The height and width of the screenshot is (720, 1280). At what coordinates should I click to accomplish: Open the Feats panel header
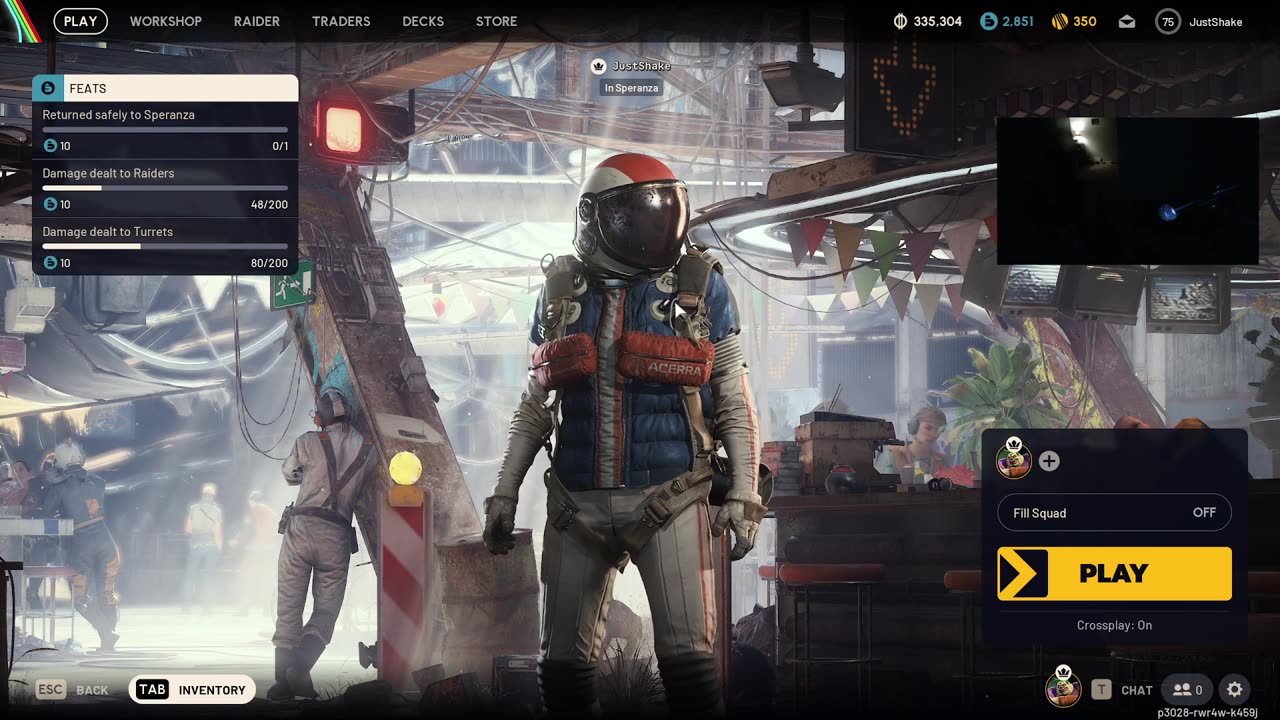[165, 88]
